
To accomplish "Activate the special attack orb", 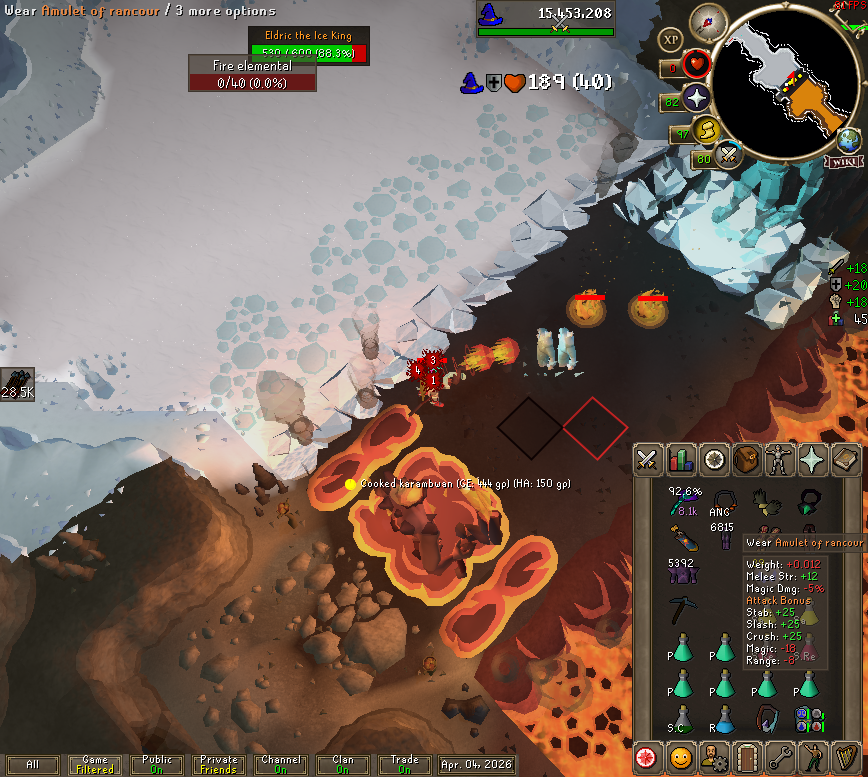I will pos(728,154).
